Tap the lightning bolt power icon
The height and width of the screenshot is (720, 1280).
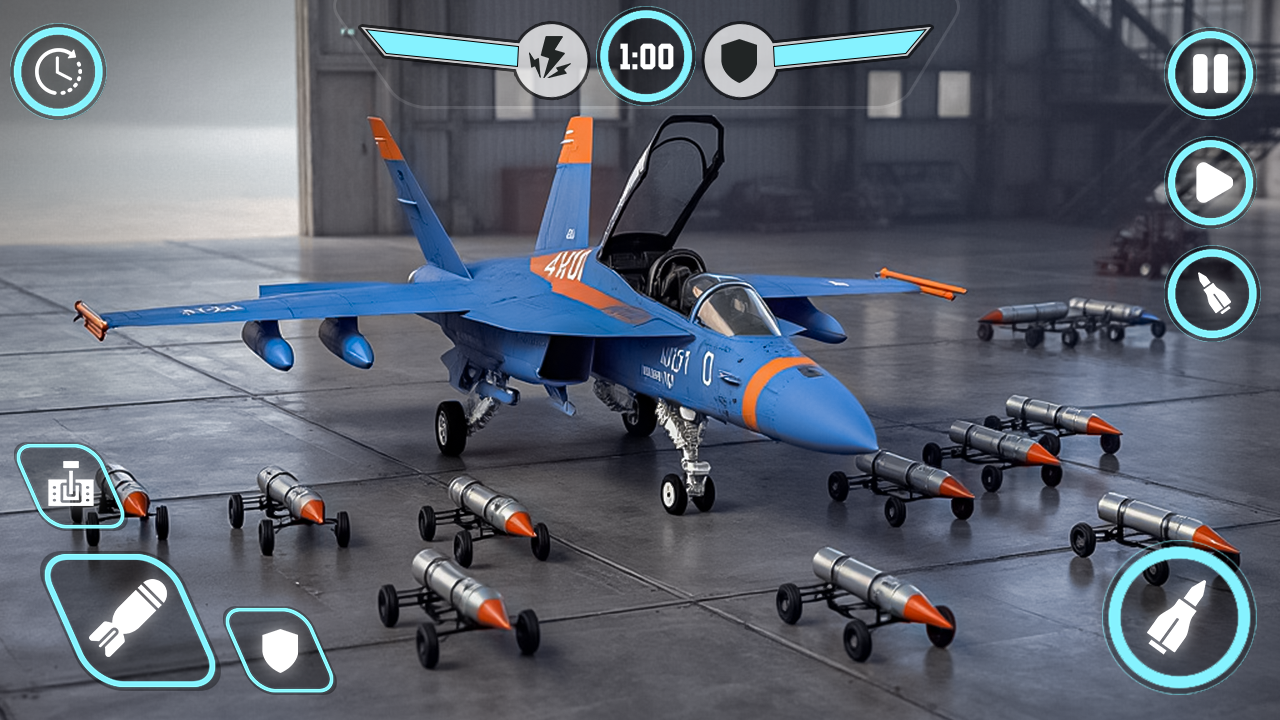[x=551, y=60]
